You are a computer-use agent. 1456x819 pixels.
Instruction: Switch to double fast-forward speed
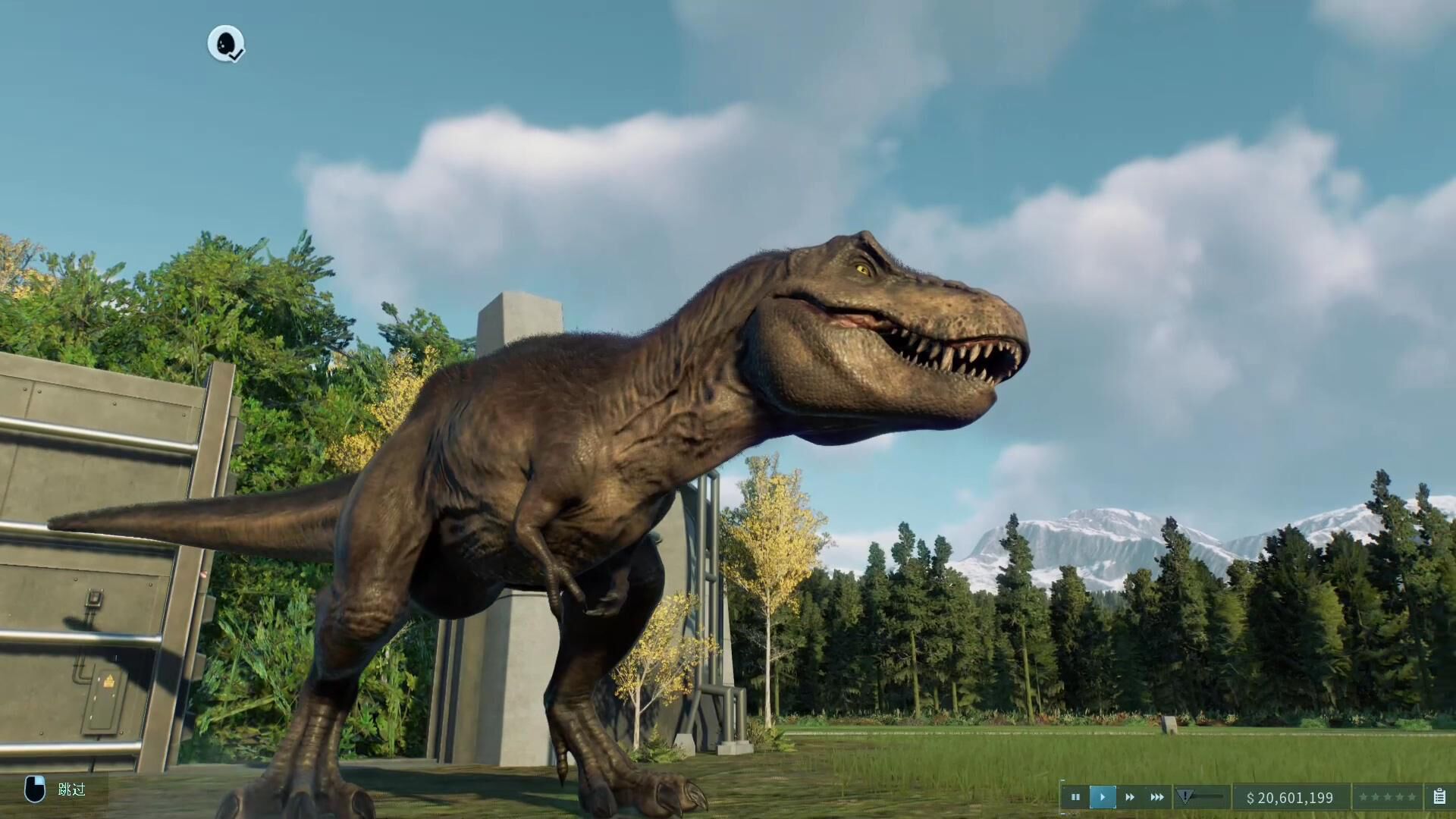(1130, 797)
